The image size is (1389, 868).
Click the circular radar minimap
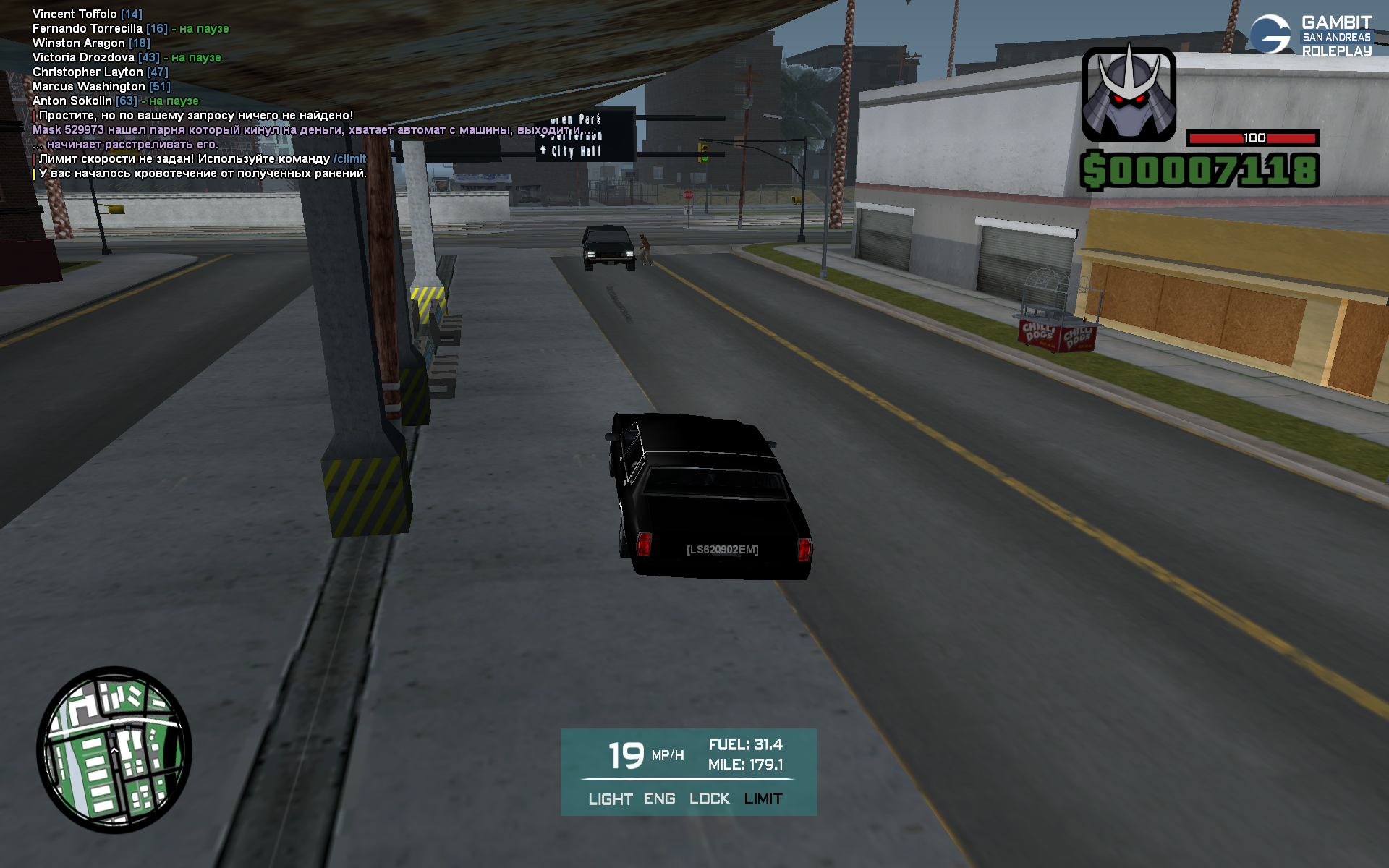tap(114, 749)
